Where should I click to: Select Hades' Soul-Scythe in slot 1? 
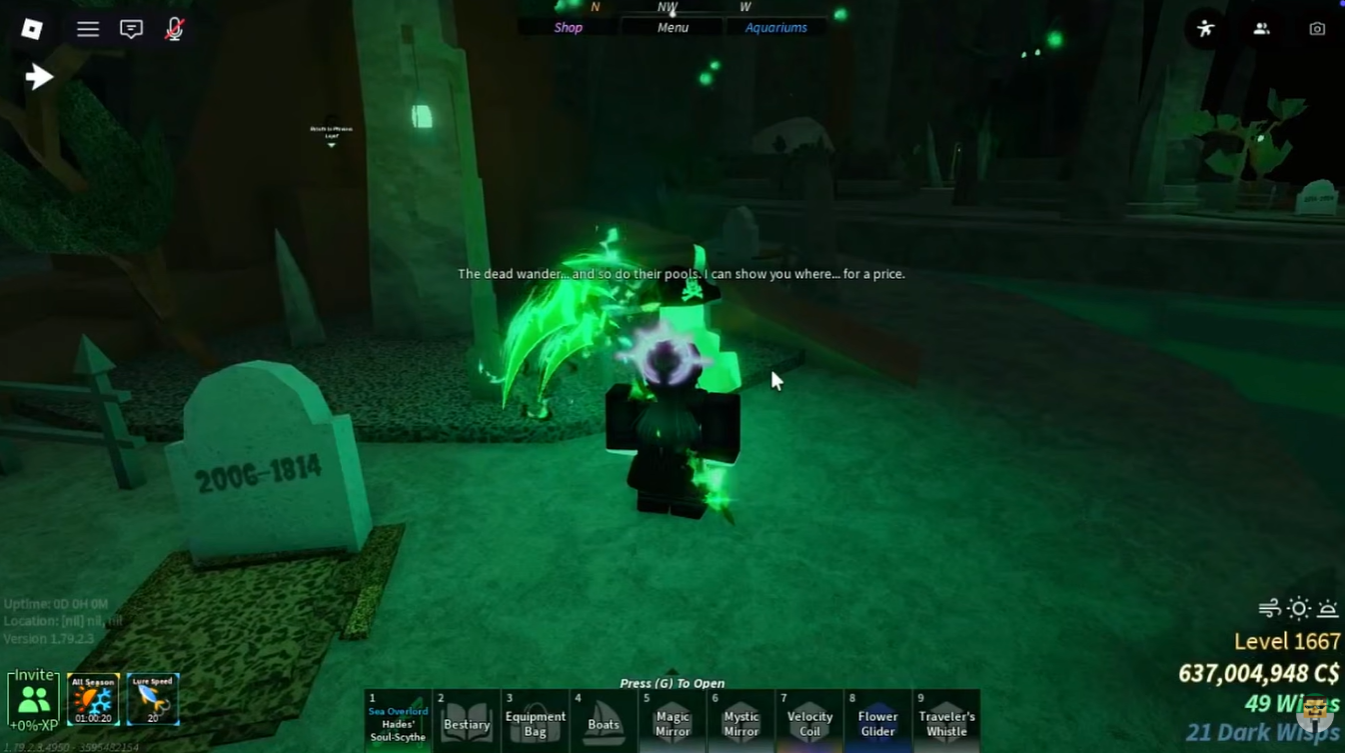[397, 720]
